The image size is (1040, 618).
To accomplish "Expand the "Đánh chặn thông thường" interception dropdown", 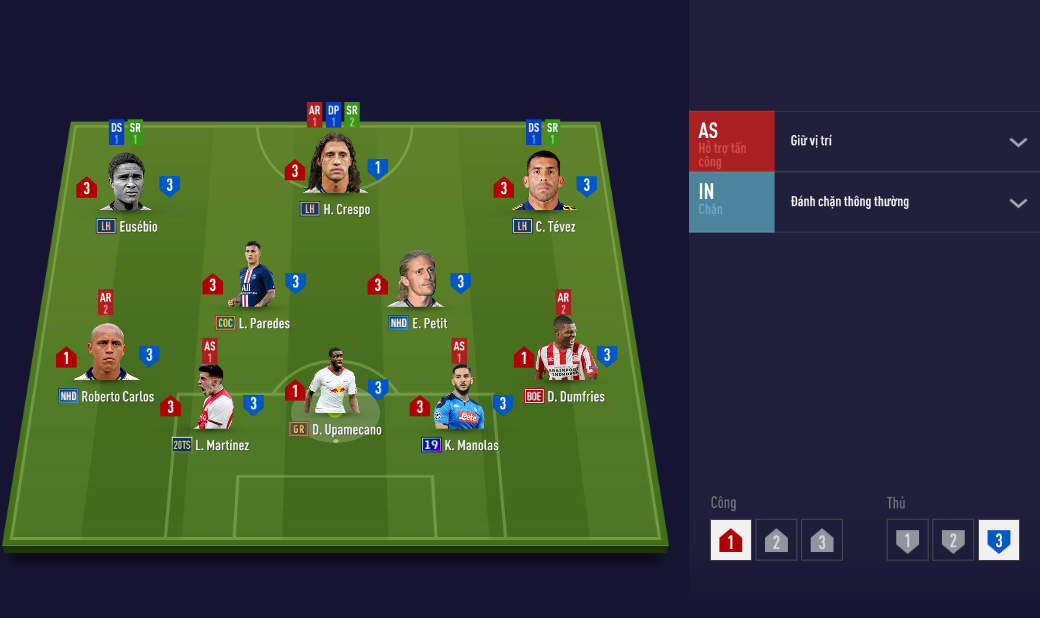I will tap(906, 202).
